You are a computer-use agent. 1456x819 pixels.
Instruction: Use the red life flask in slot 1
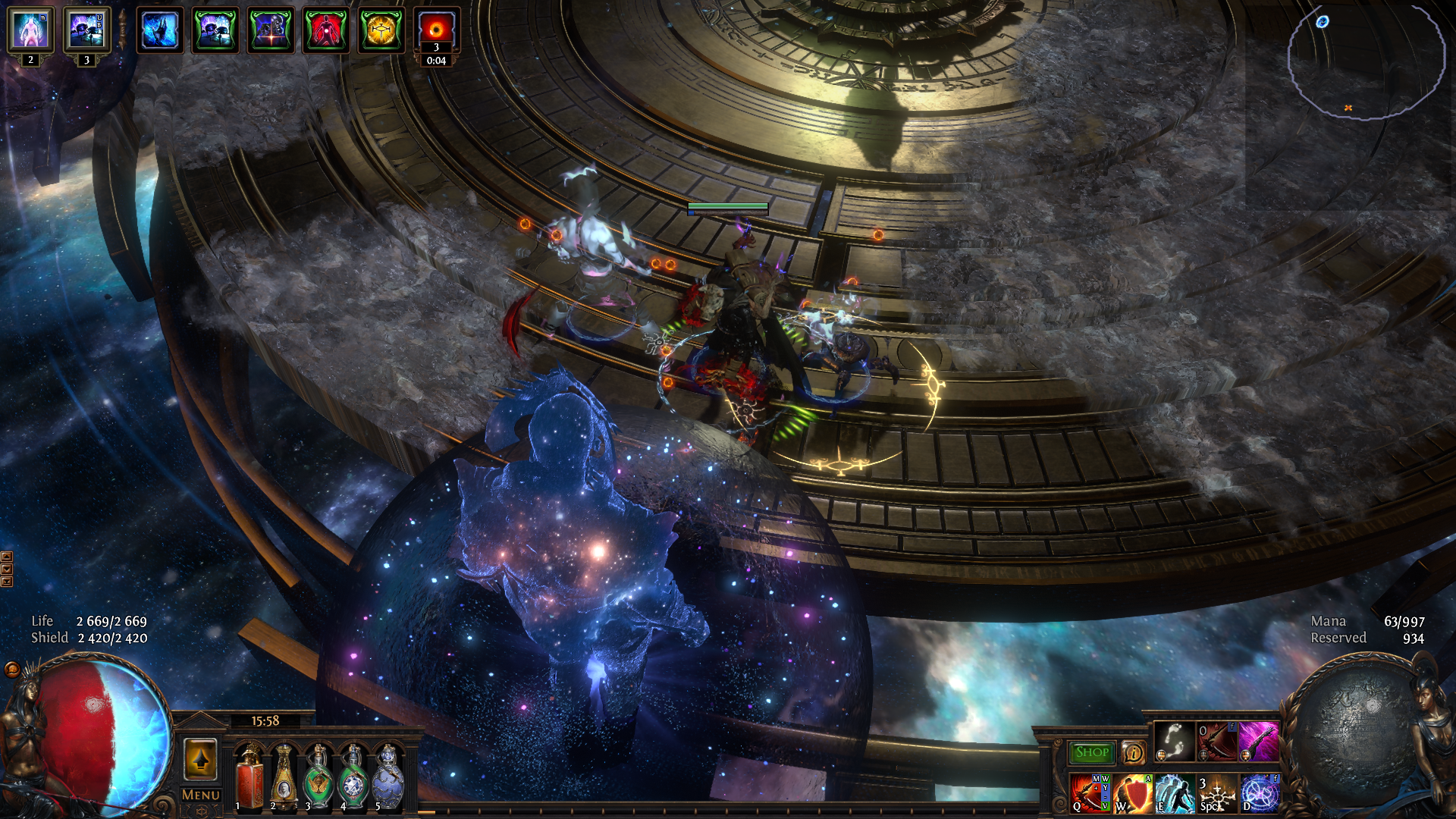click(x=249, y=777)
